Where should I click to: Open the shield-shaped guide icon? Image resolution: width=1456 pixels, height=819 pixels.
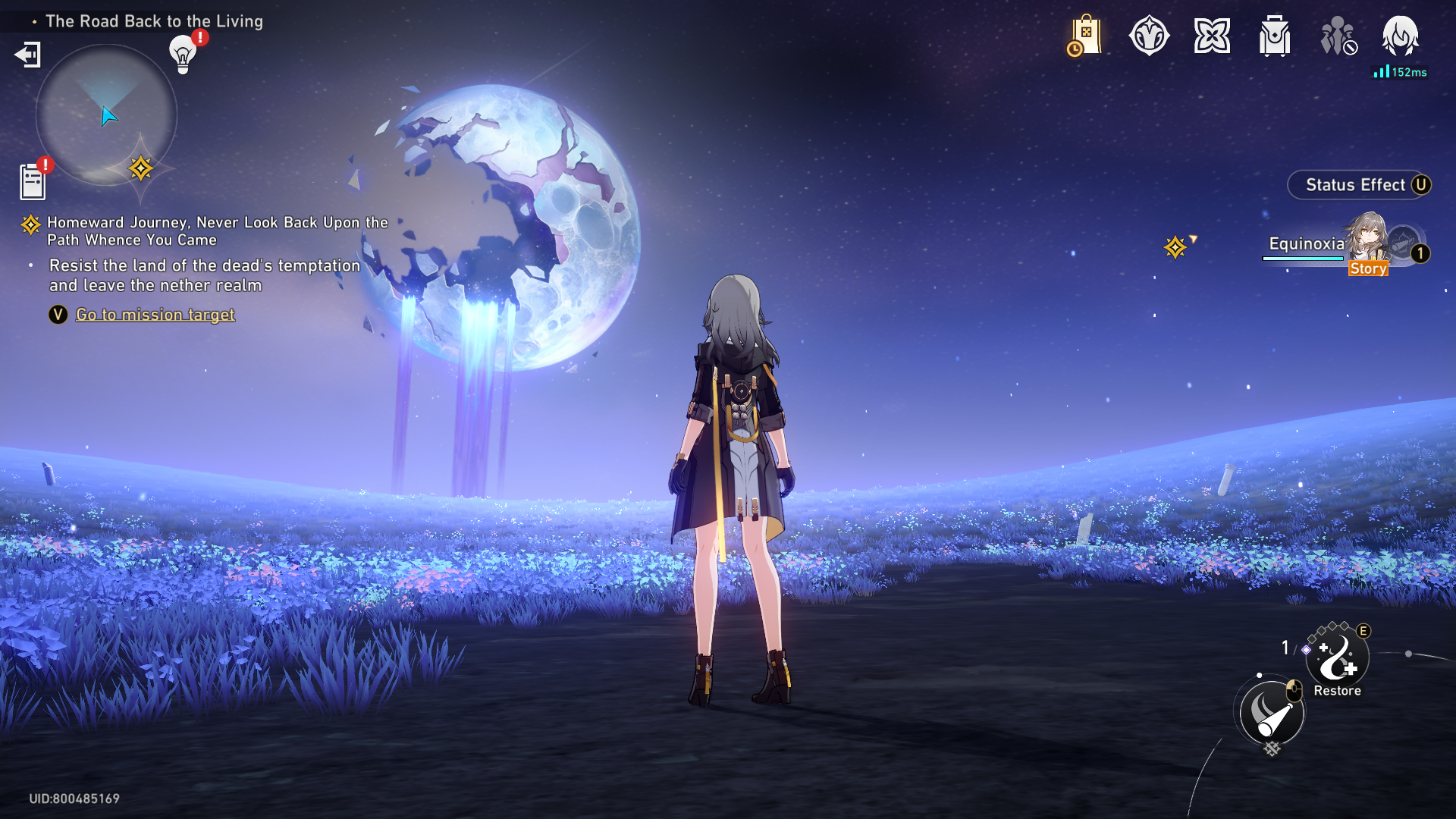(1149, 36)
